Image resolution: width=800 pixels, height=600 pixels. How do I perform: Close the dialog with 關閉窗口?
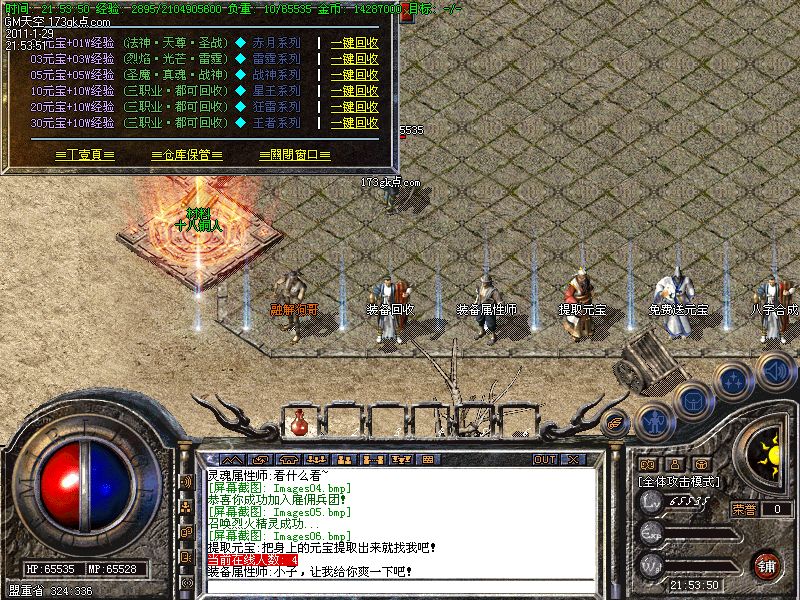coord(294,156)
